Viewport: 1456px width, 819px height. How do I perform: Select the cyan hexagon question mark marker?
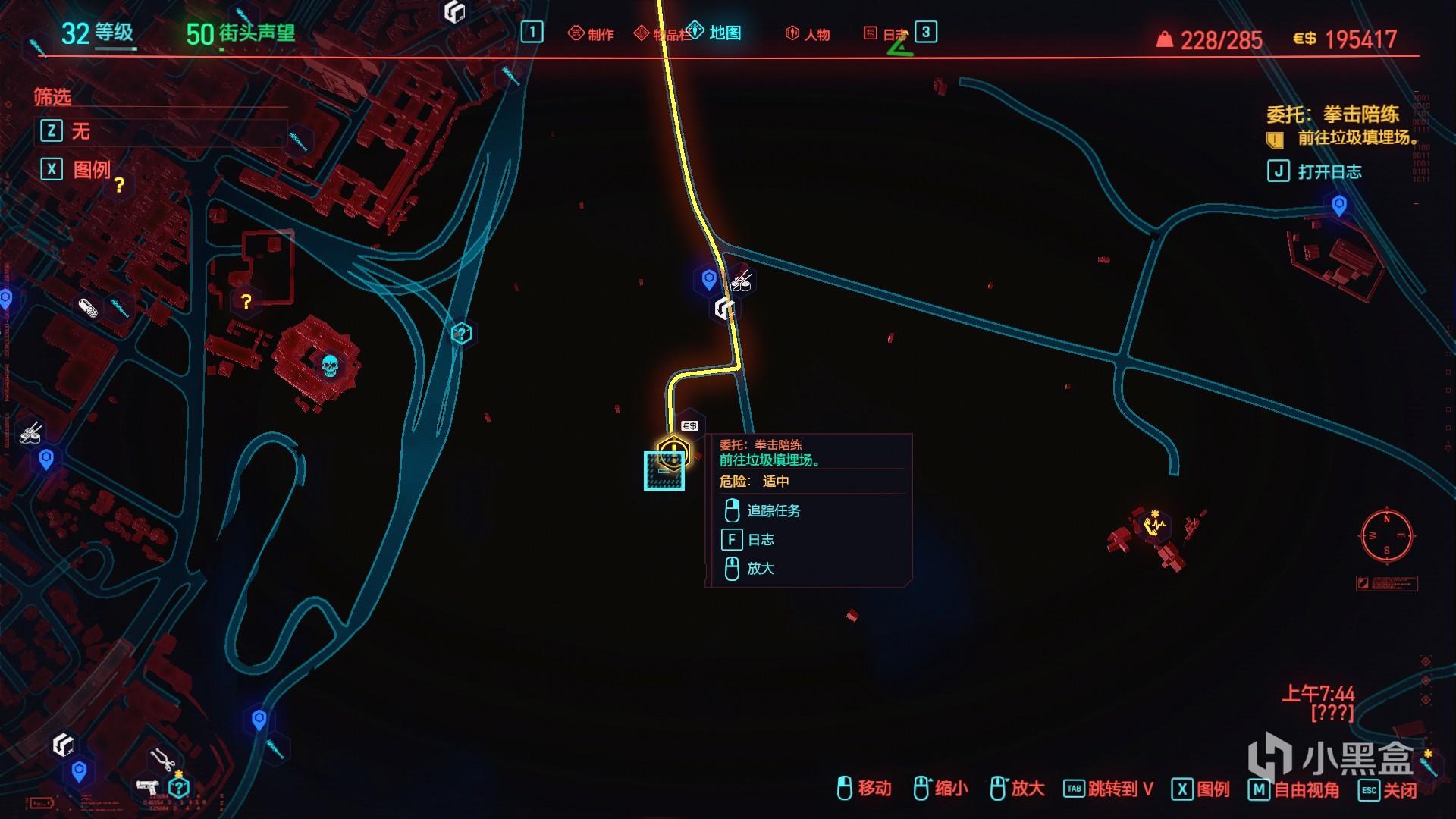[461, 333]
